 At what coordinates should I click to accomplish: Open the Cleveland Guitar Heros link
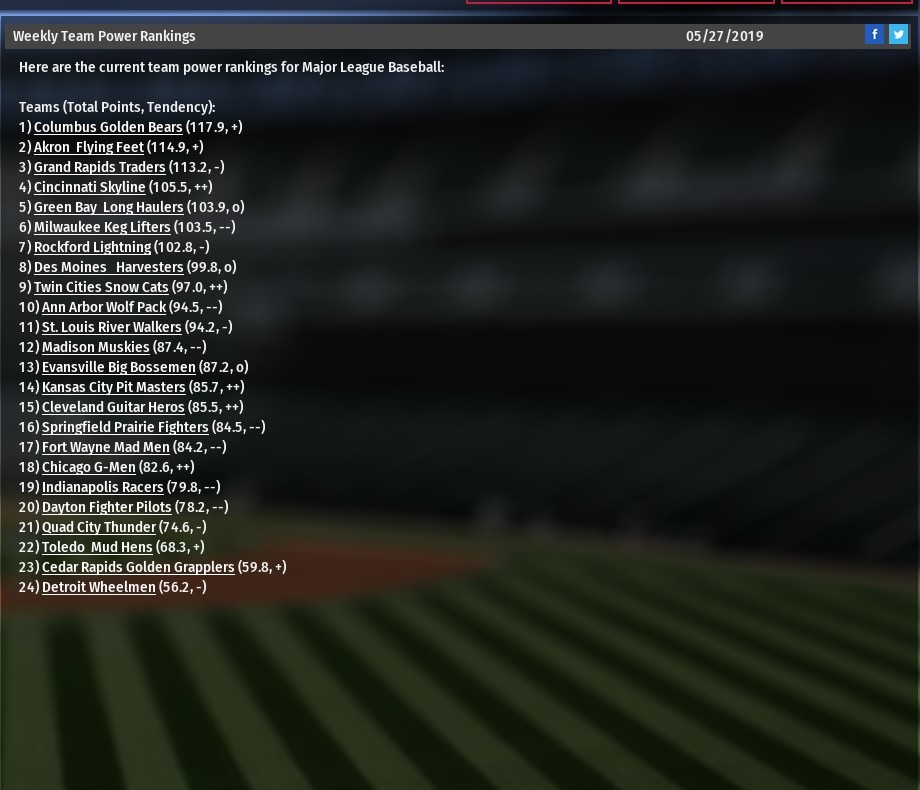click(113, 407)
